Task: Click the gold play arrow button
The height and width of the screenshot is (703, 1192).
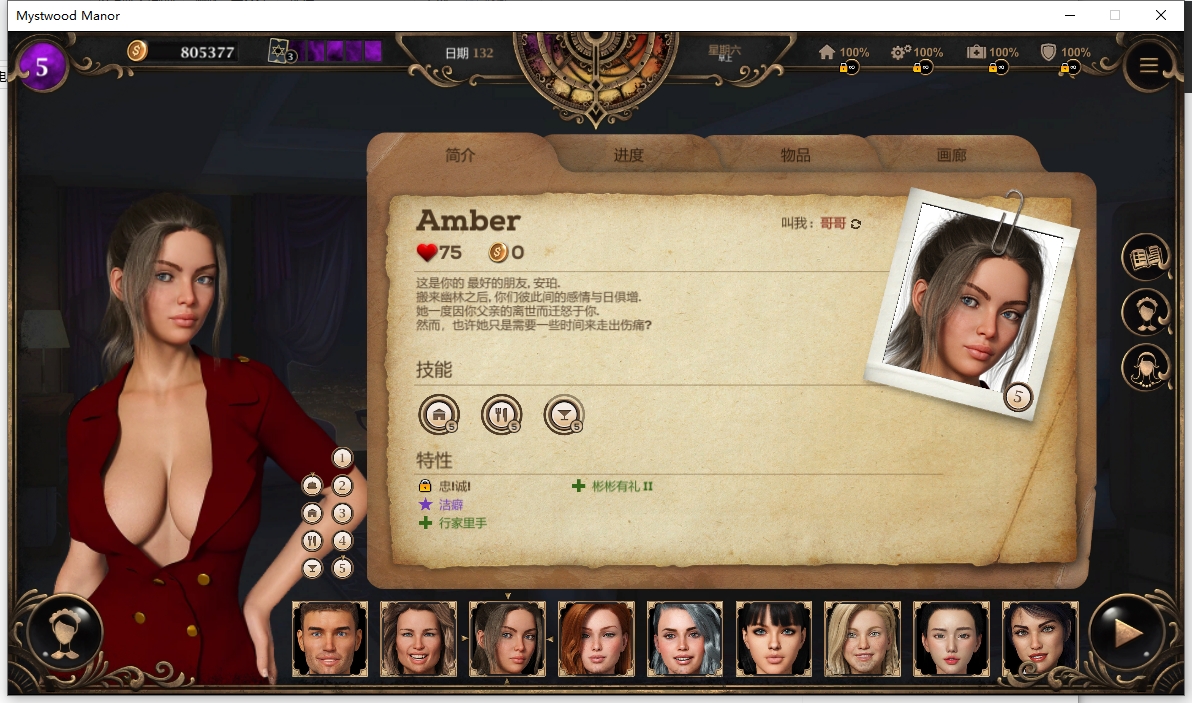Action: click(x=1127, y=633)
